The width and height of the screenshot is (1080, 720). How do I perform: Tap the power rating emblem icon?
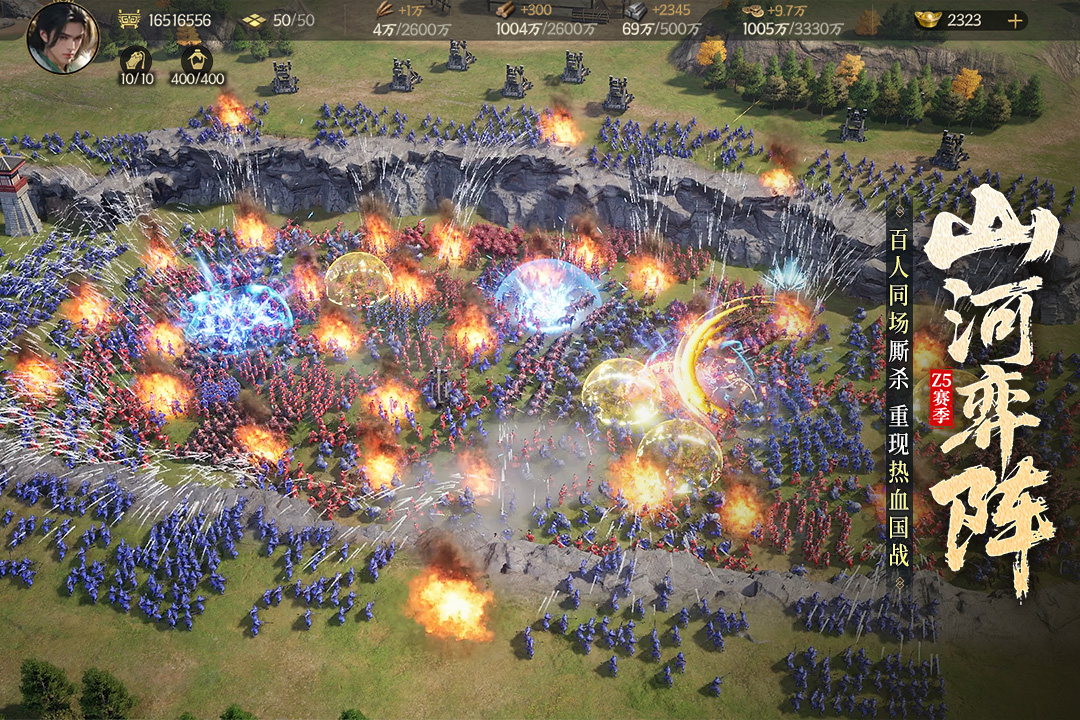click(129, 20)
